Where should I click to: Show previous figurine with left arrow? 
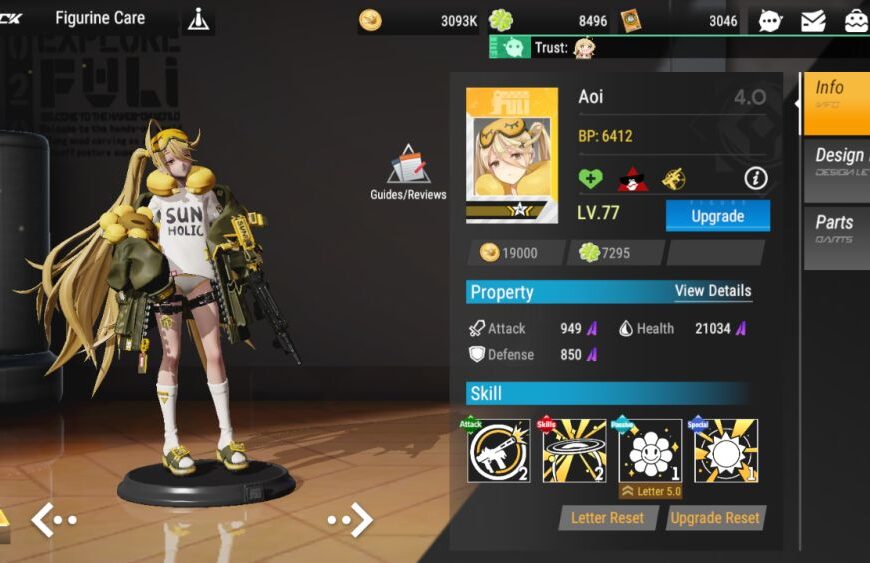(53, 520)
